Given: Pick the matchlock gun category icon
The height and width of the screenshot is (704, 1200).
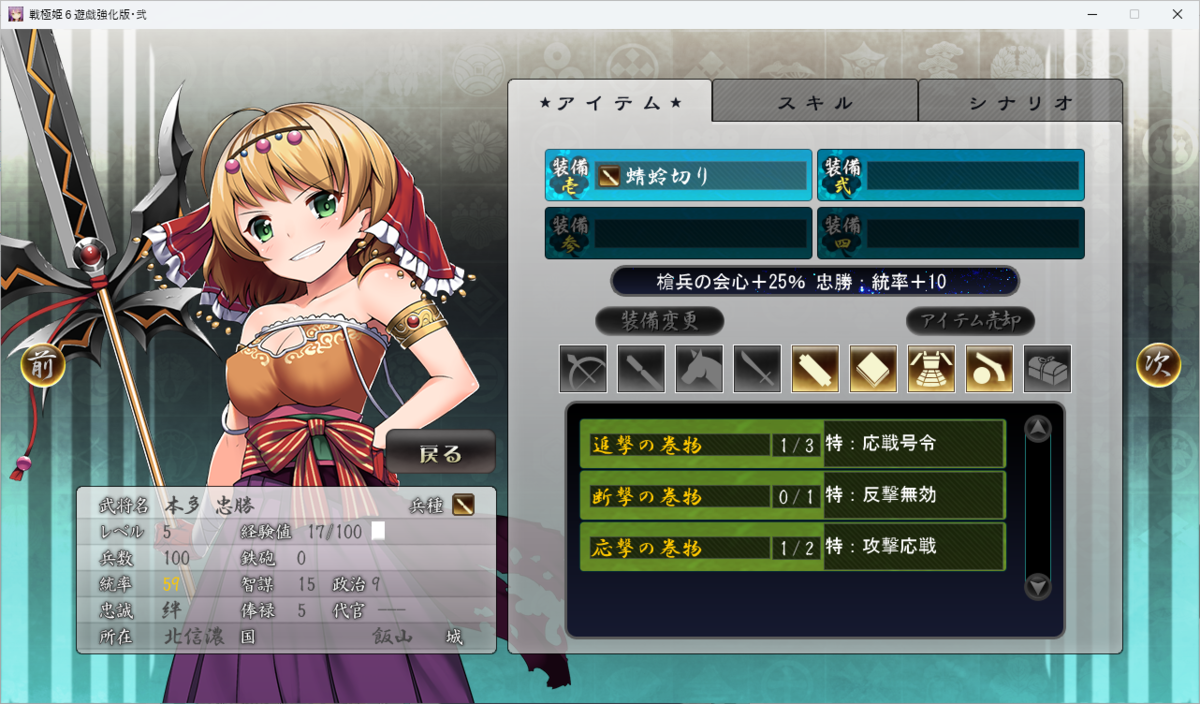Looking at the screenshot, I should click(x=989, y=369).
